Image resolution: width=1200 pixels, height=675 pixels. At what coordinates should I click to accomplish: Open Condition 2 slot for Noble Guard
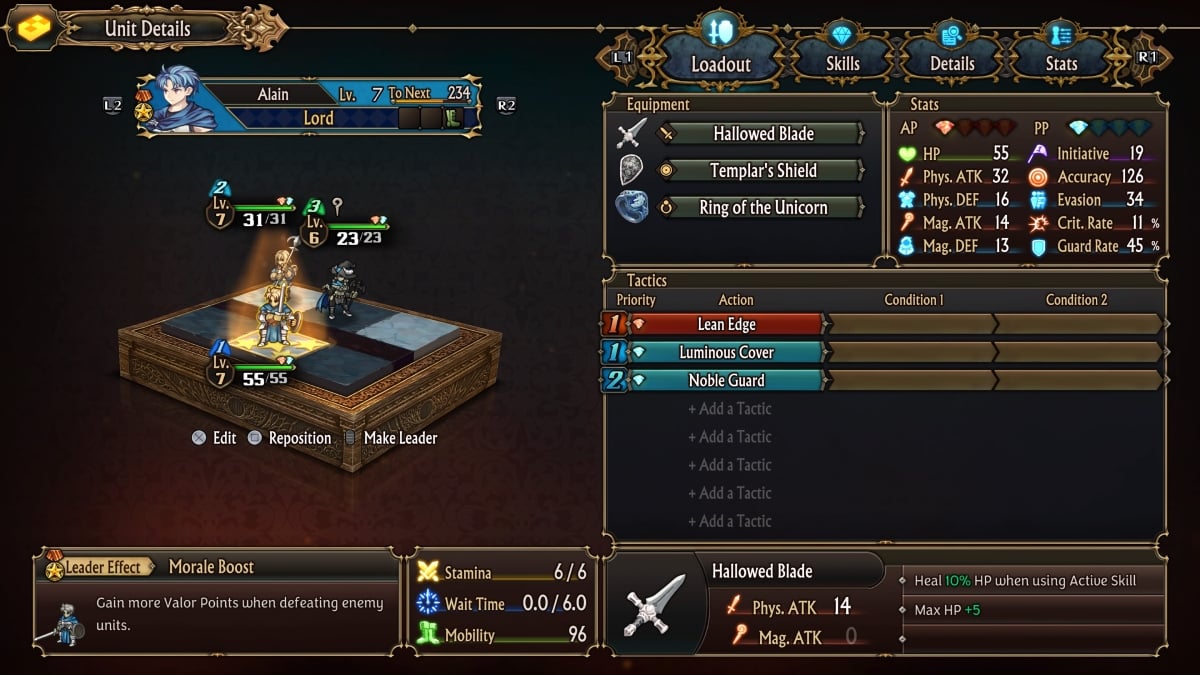(x=1076, y=380)
